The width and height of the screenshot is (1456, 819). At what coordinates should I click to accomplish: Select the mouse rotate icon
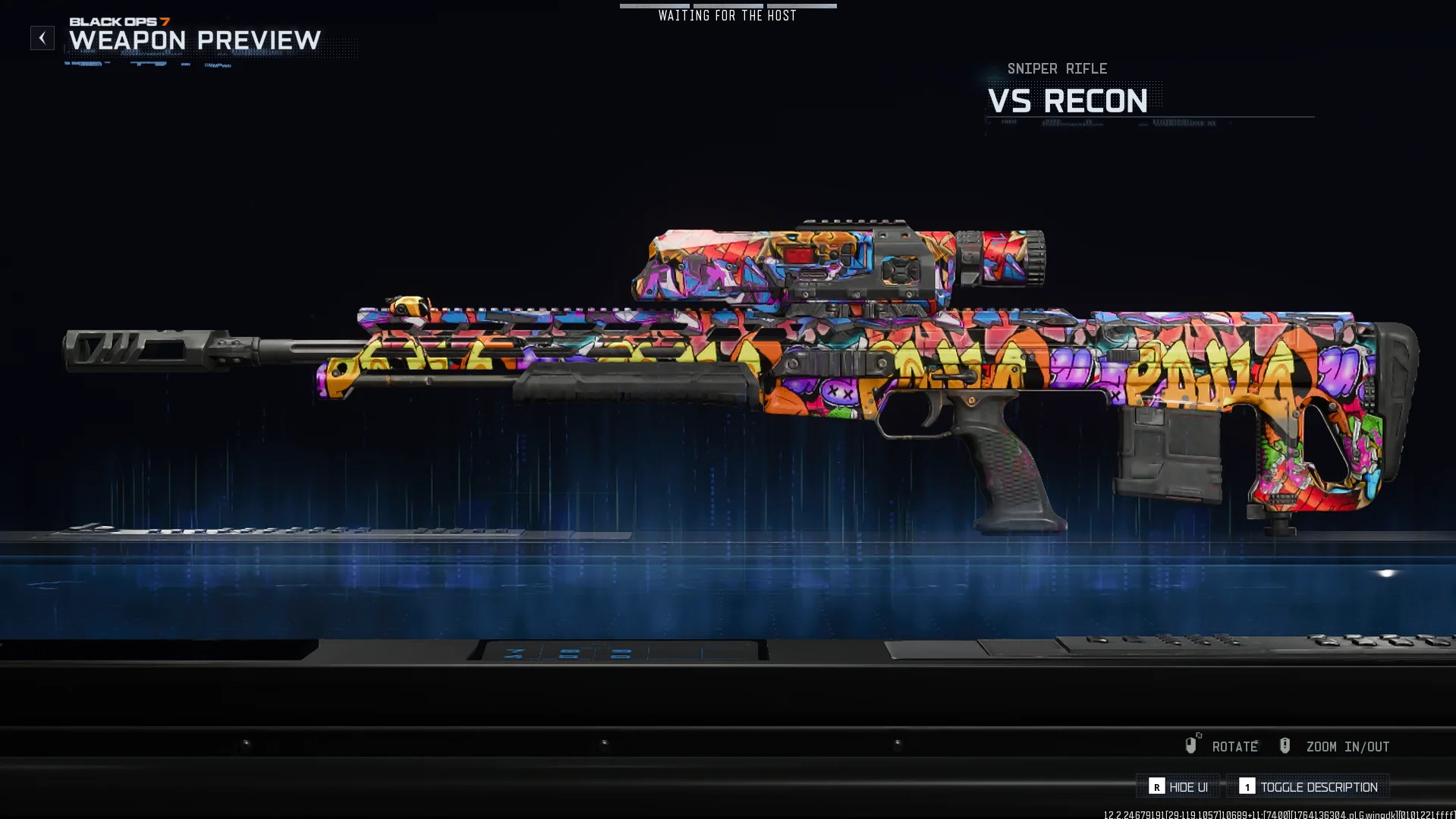pyautogui.click(x=1191, y=745)
